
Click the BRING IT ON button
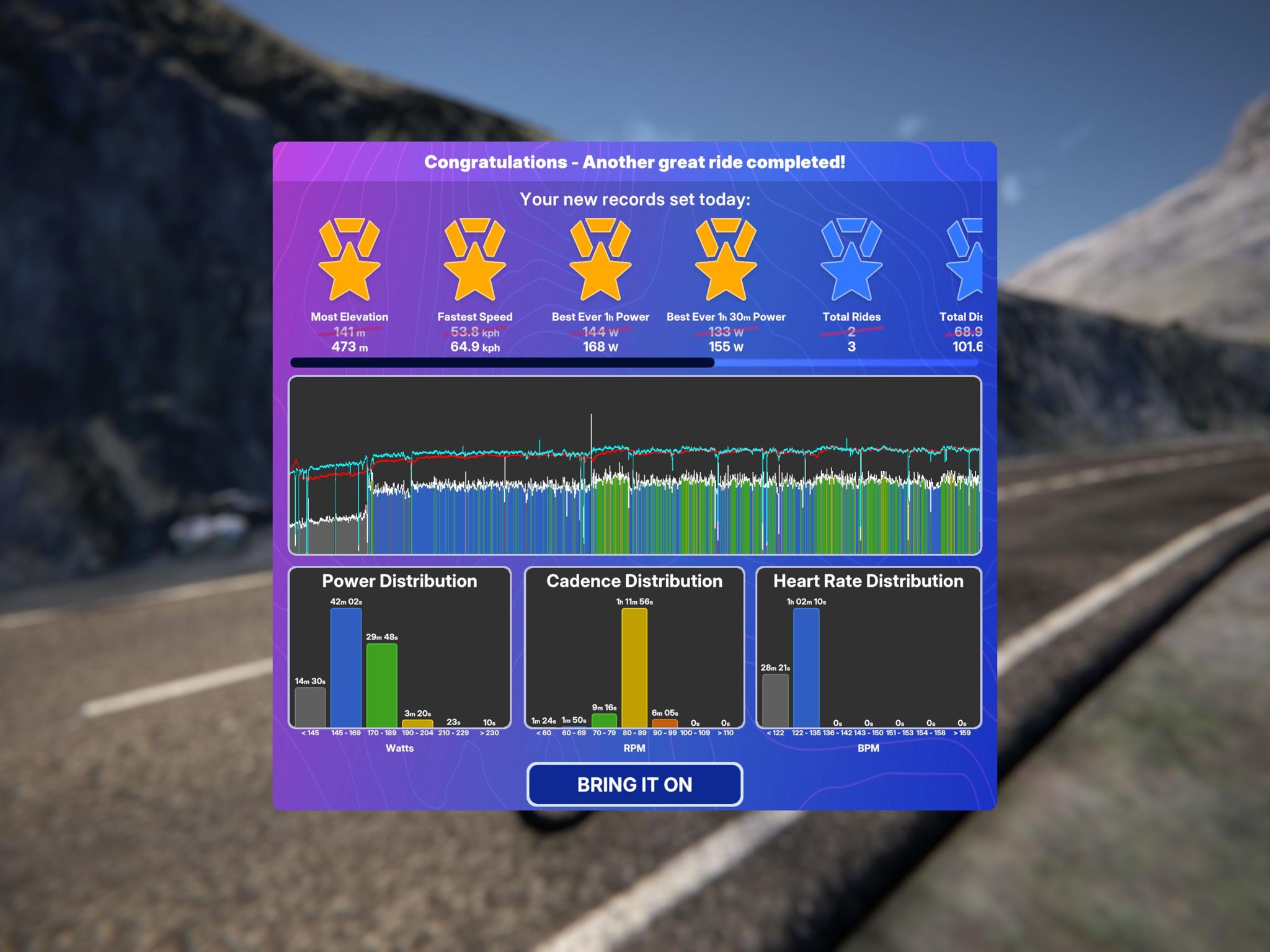coord(634,785)
